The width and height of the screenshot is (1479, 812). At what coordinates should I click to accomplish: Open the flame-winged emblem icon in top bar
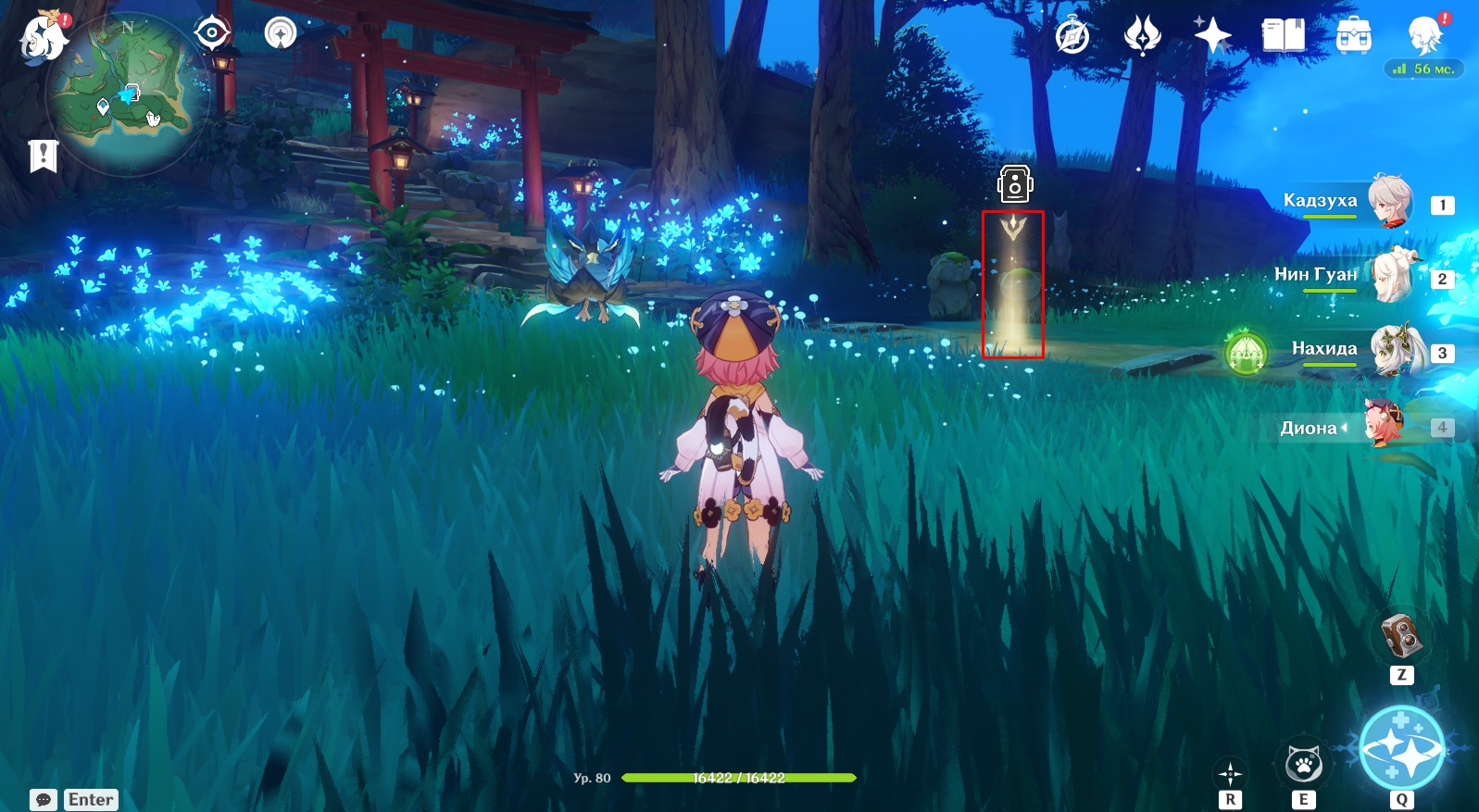coord(1142,37)
